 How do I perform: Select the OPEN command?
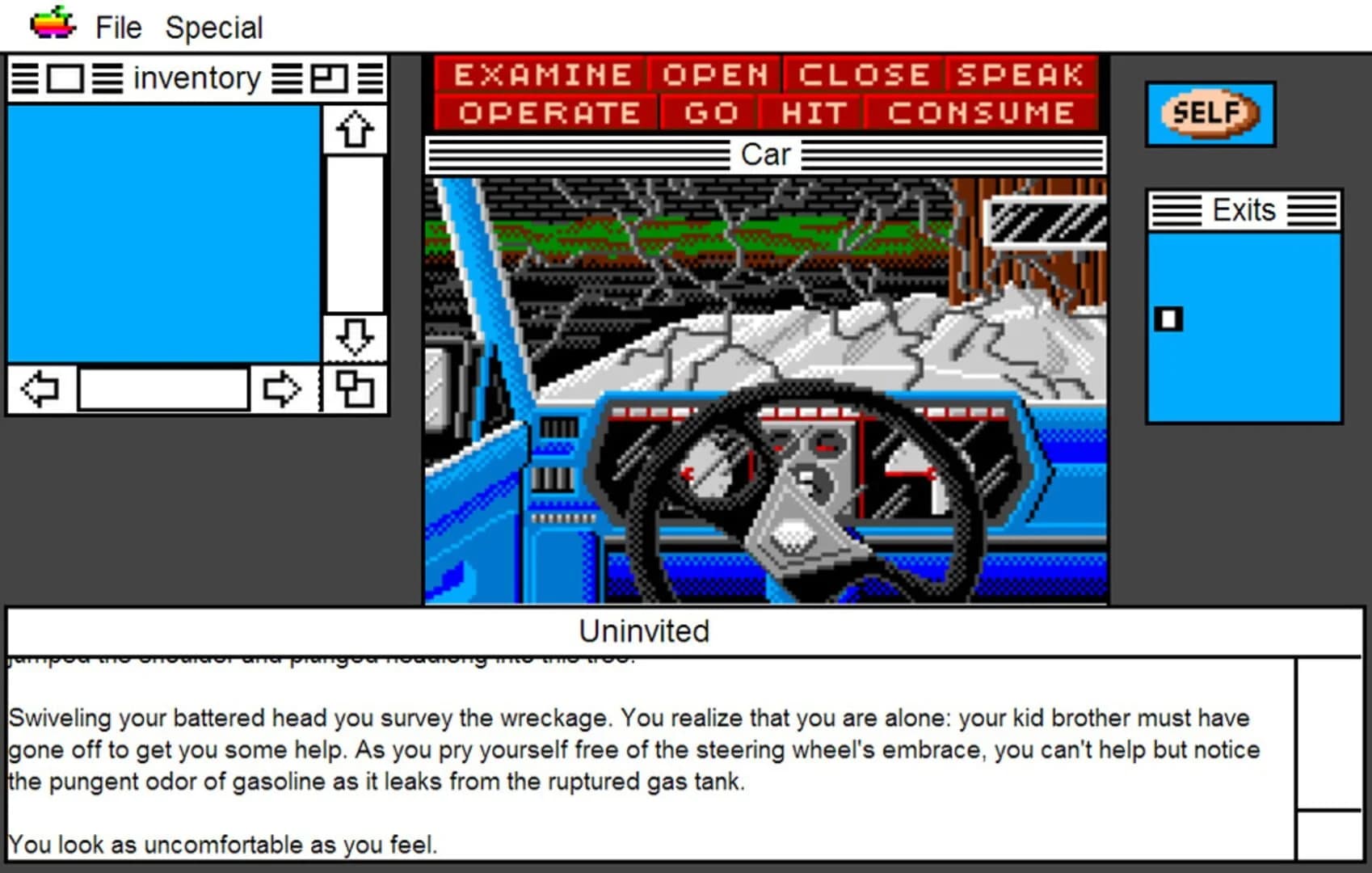713,74
